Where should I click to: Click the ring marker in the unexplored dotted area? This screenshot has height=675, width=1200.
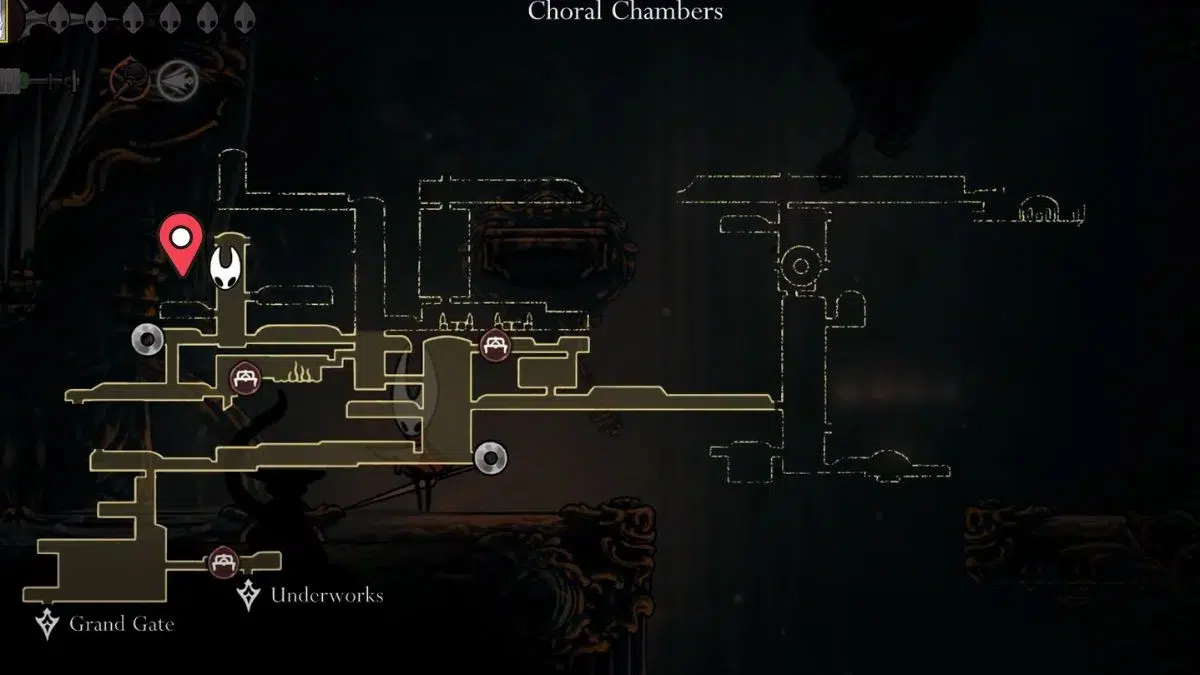click(x=800, y=266)
